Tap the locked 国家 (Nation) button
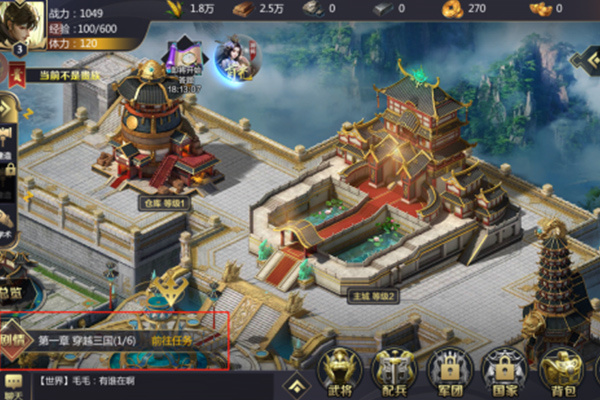Viewport: 600px width, 400px height. click(x=502, y=373)
